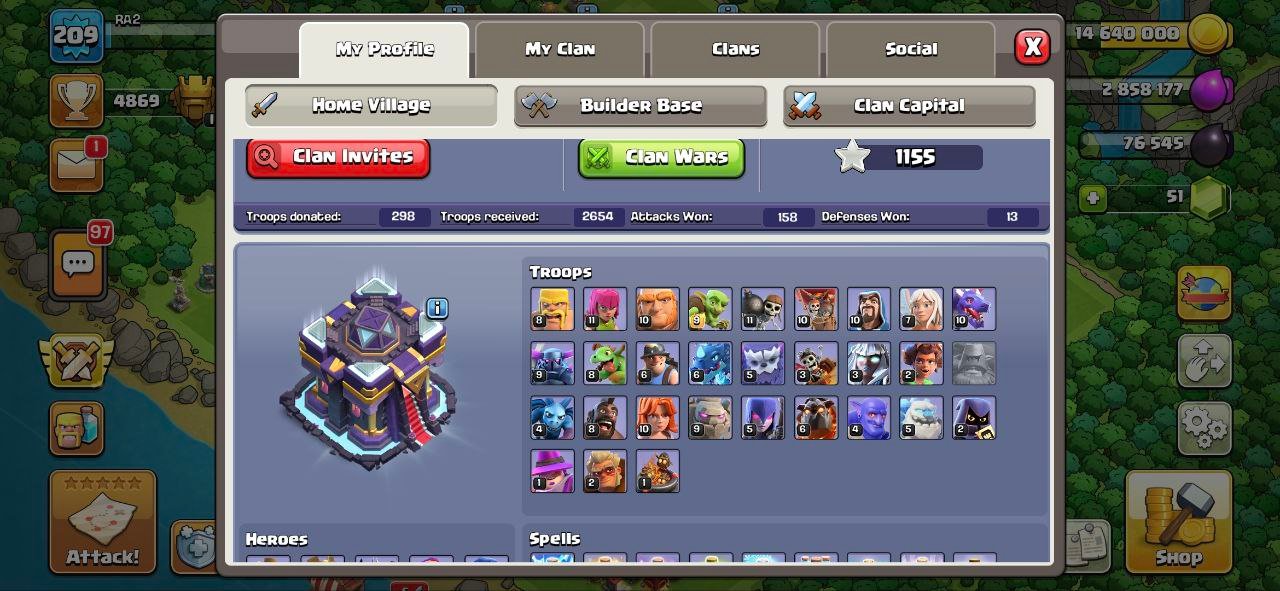Open the Shop

[1178, 522]
